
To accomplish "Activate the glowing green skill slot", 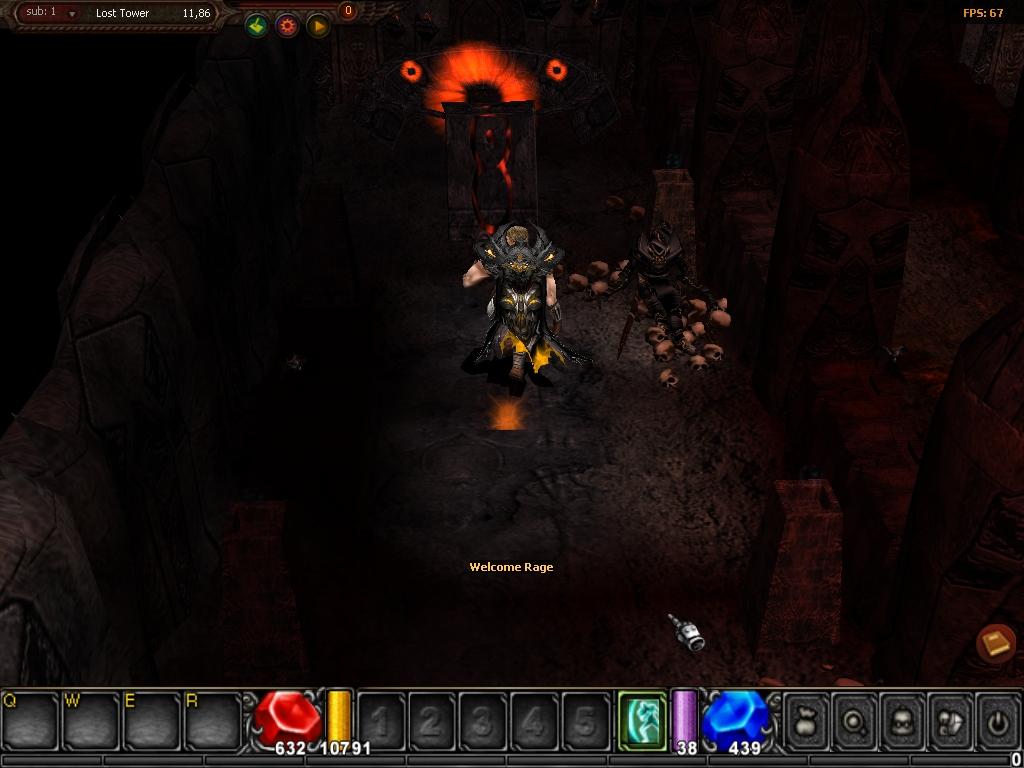I will [641, 719].
